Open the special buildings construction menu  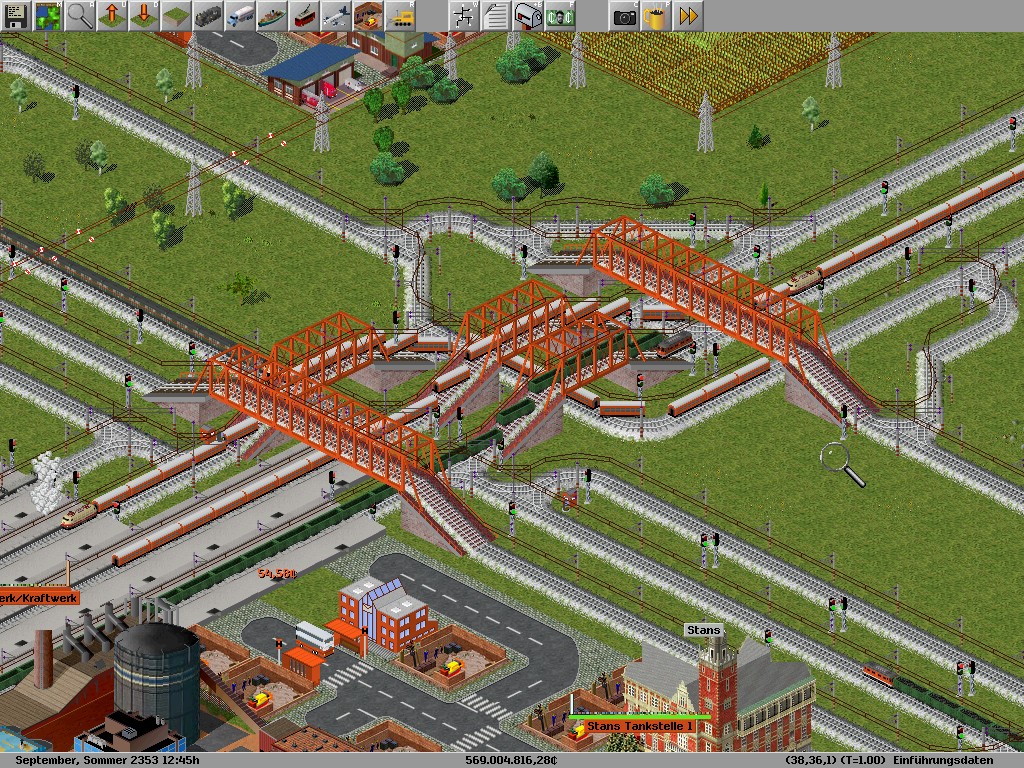click(x=368, y=16)
